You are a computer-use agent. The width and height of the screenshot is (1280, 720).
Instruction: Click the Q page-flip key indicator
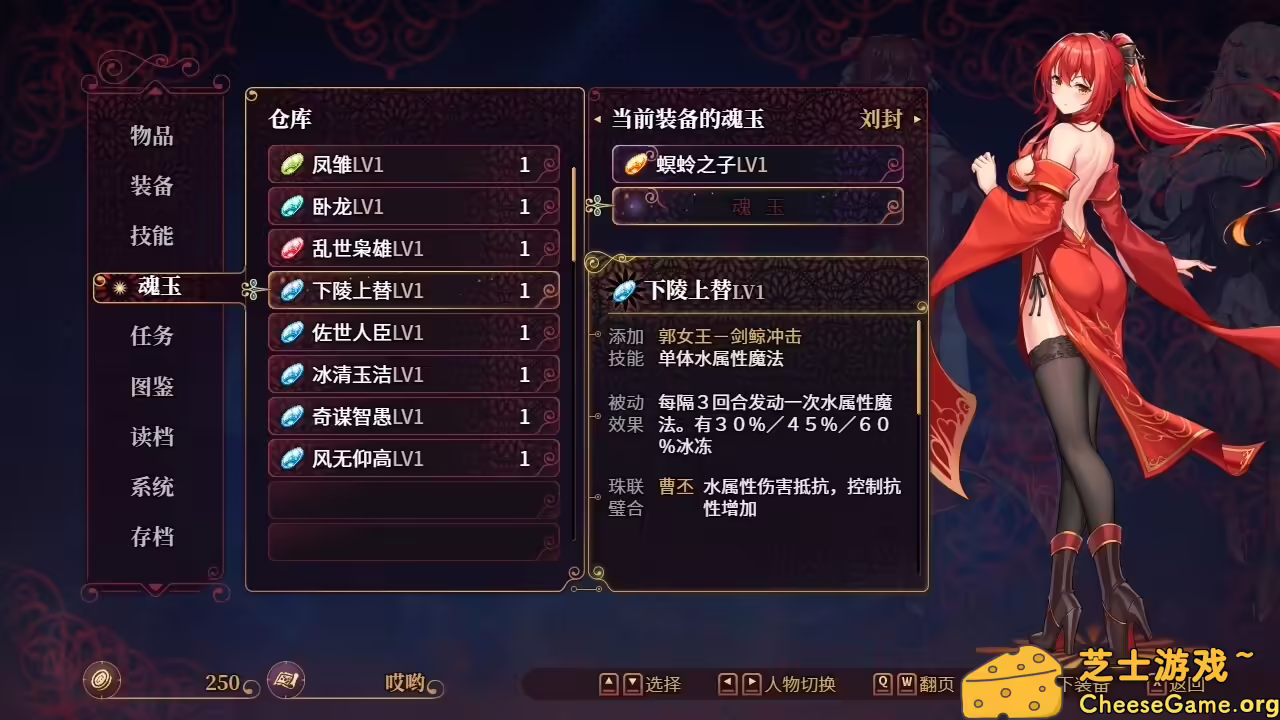click(x=882, y=684)
